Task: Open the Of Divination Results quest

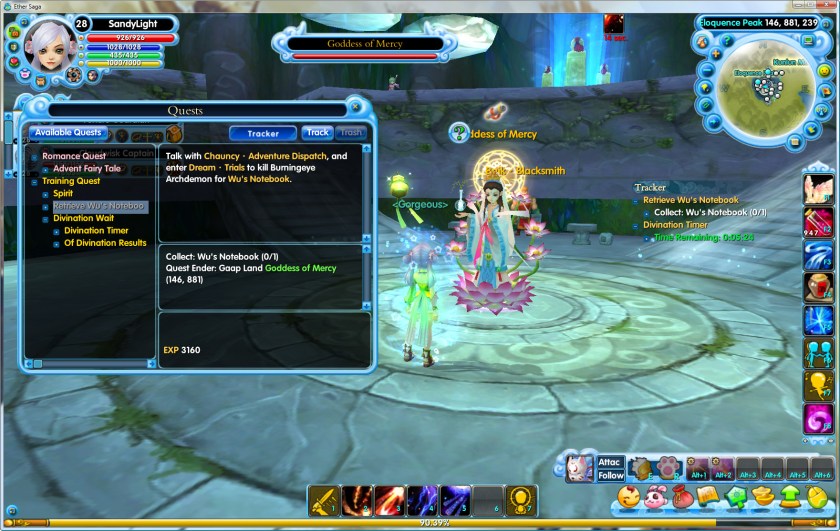Action: pyautogui.click(x=105, y=243)
